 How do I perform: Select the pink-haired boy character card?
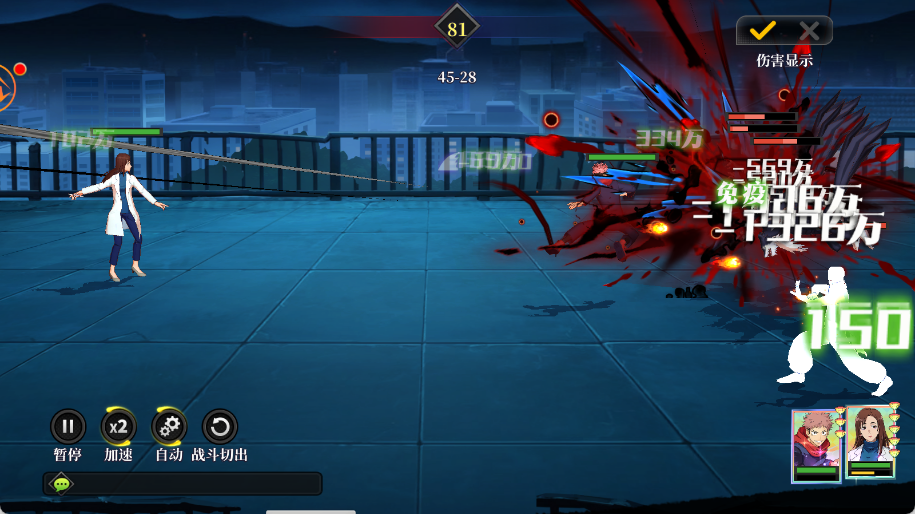click(x=817, y=445)
